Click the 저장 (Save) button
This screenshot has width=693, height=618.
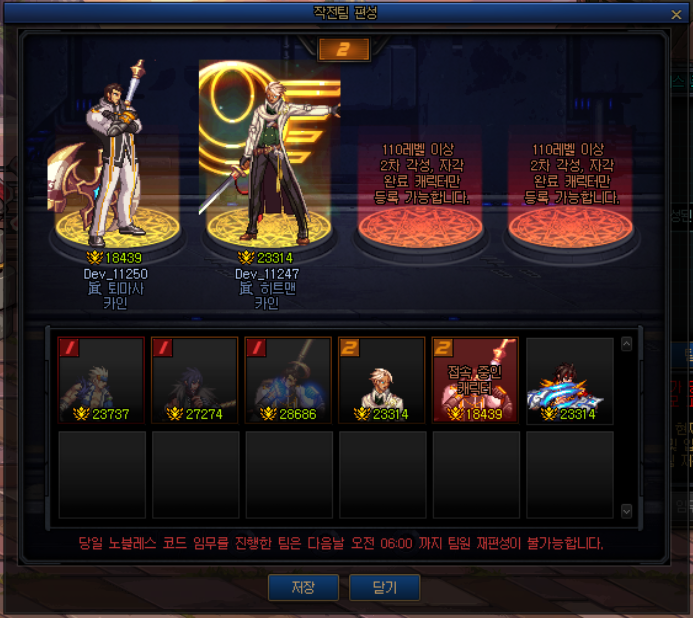point(303,587)
